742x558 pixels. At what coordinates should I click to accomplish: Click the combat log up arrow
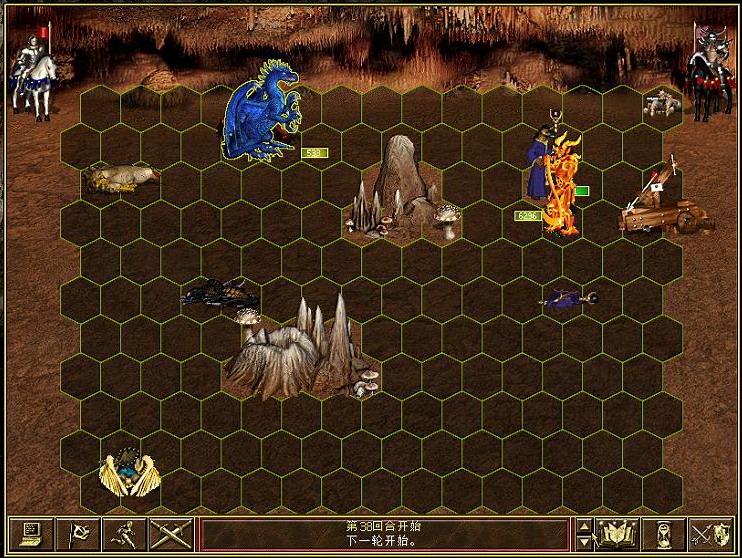coord(585,525)
